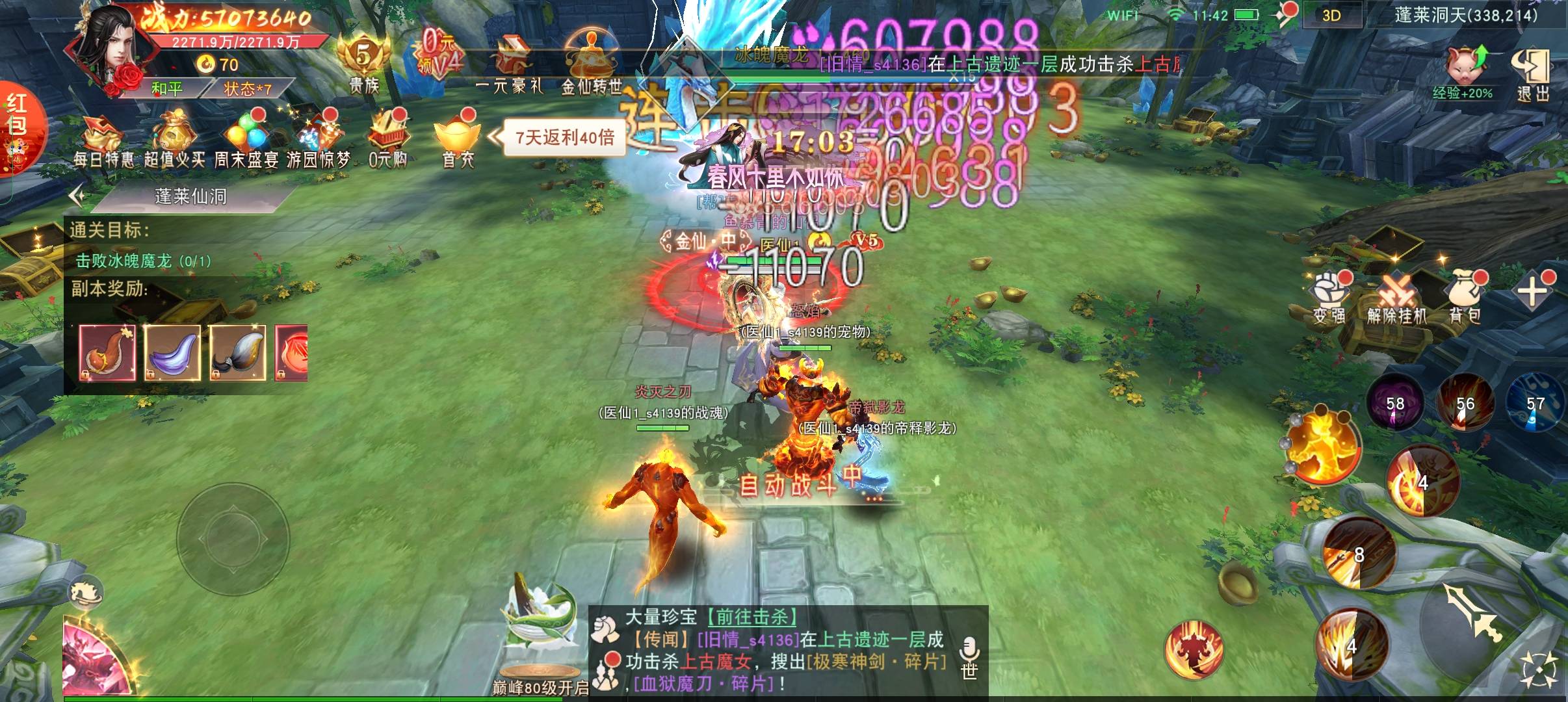Image resolution: width=1568 pixels, height=702 pixels.
Task: Open the 游园惊梦 event icon
Action: (x=318, y=140)
